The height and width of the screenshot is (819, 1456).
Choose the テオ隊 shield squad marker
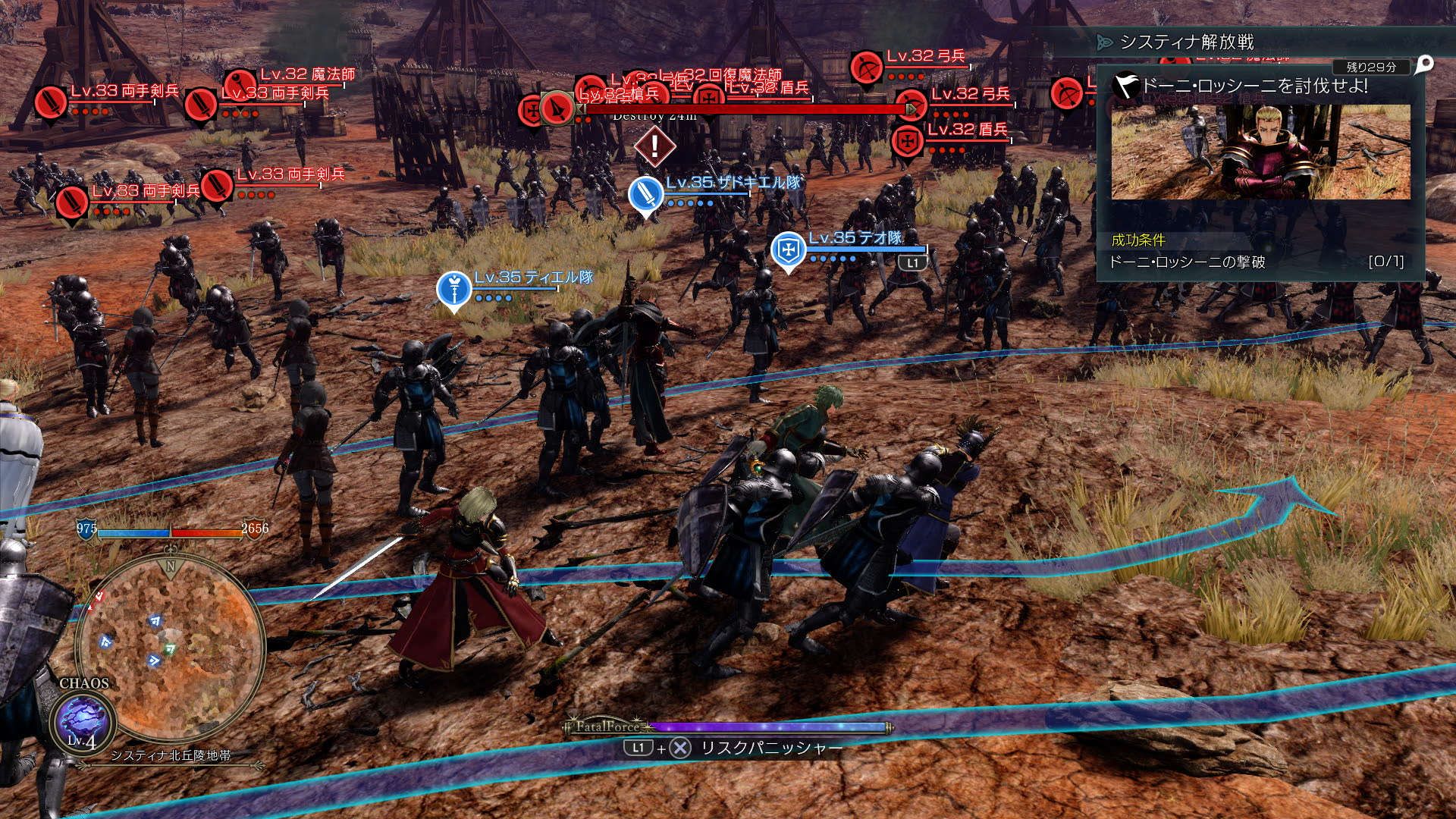[788, 249]
